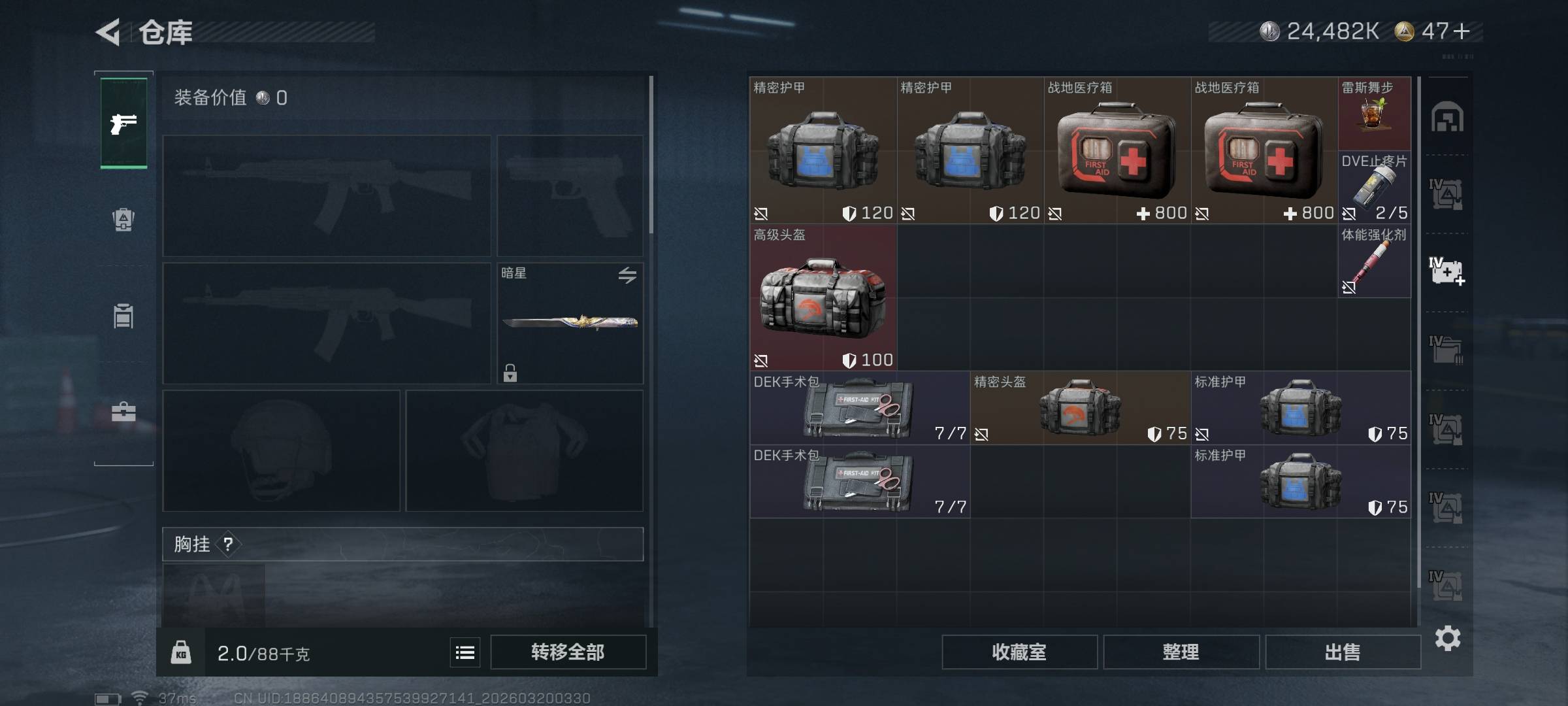Click the 胸挂 help question mark
Viewport: 1568px width, 706px height.
coord(228,544)
